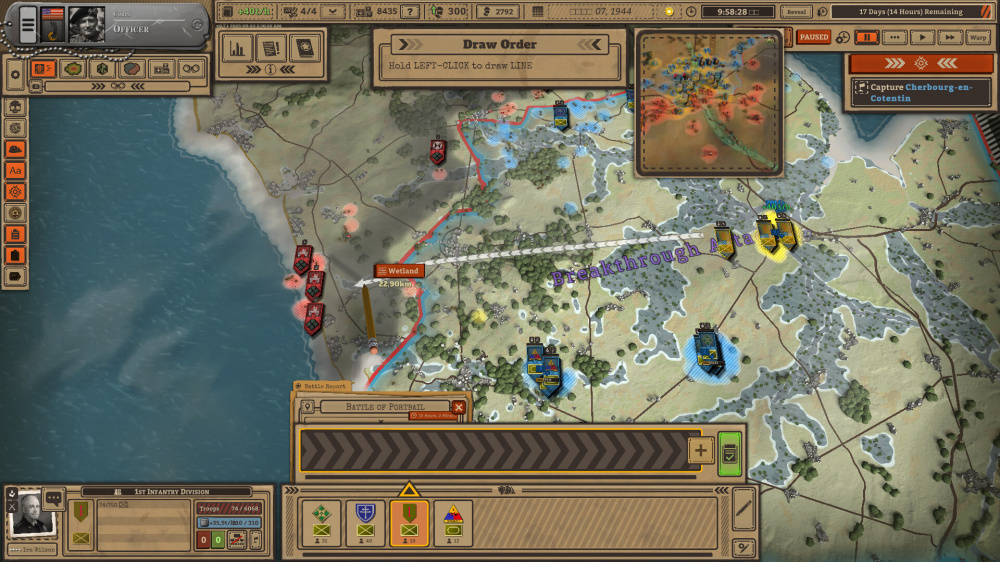Viewport: 1000px width, 562px height.
Task: Set game speed to fast forward
Action: [x=949, y=37]
